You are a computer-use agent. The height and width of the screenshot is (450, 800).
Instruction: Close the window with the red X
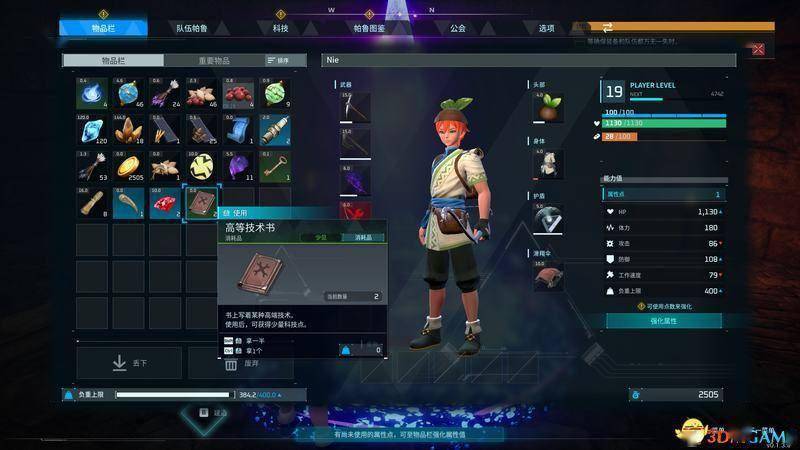point(758,49)
